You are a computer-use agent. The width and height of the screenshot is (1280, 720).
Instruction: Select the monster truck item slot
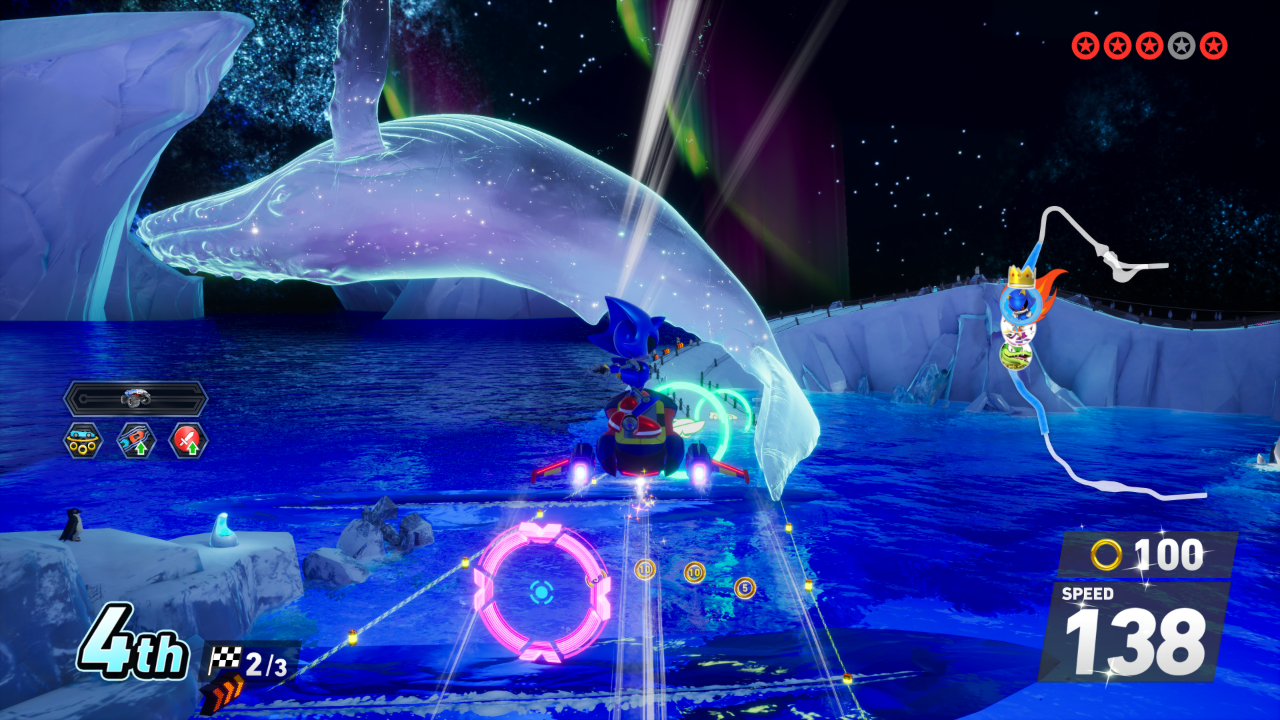click(x=135, y=398)
